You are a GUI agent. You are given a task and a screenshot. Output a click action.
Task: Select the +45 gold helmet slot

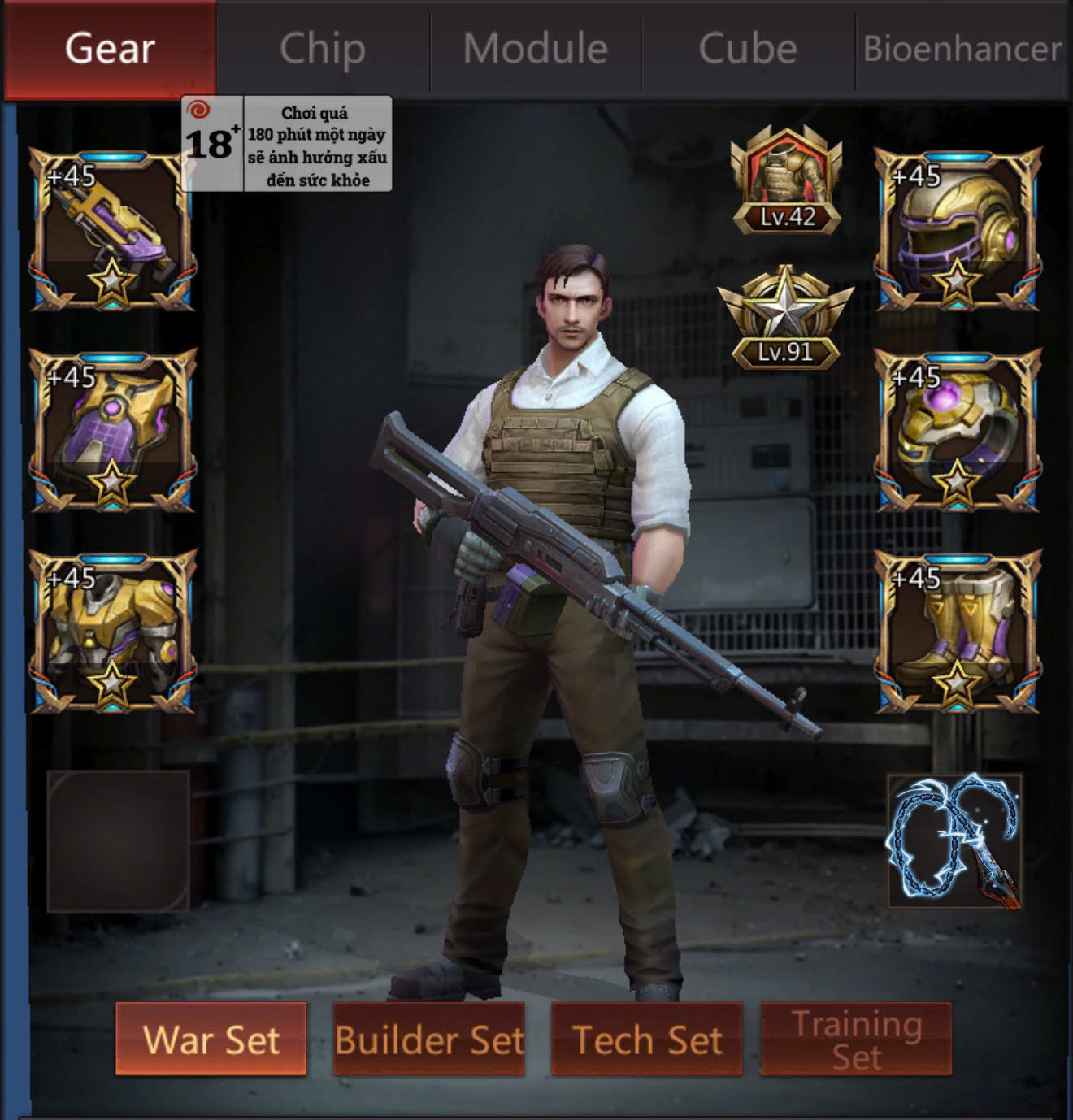coord(958,230)
